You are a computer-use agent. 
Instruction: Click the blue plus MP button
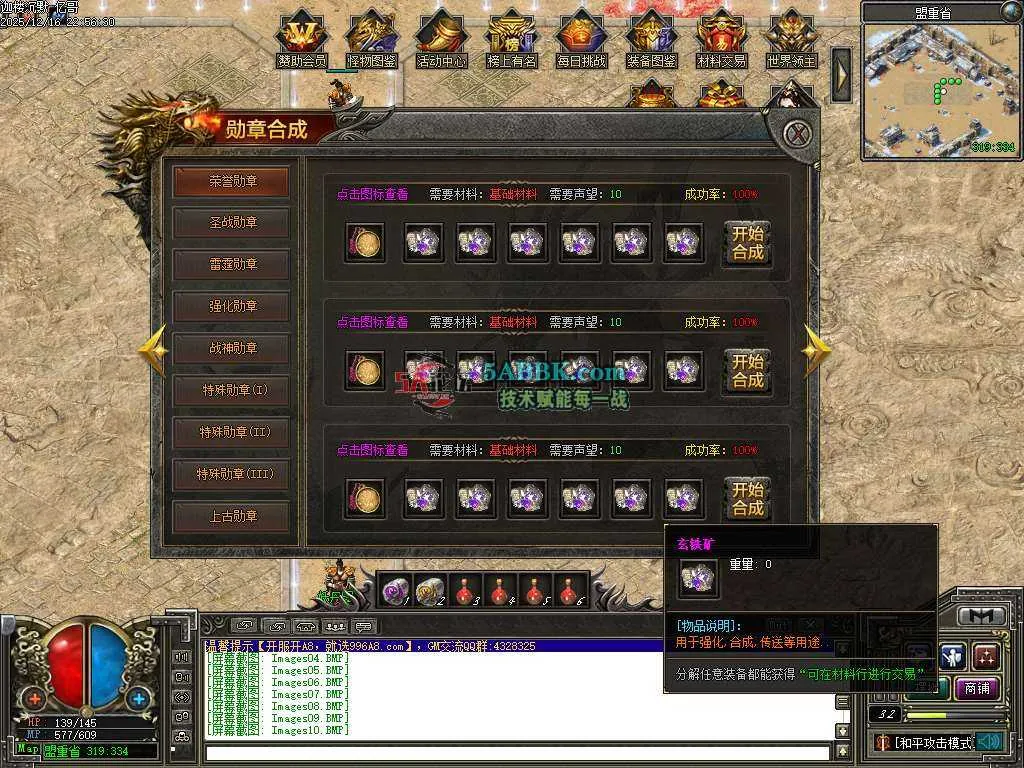138,699
